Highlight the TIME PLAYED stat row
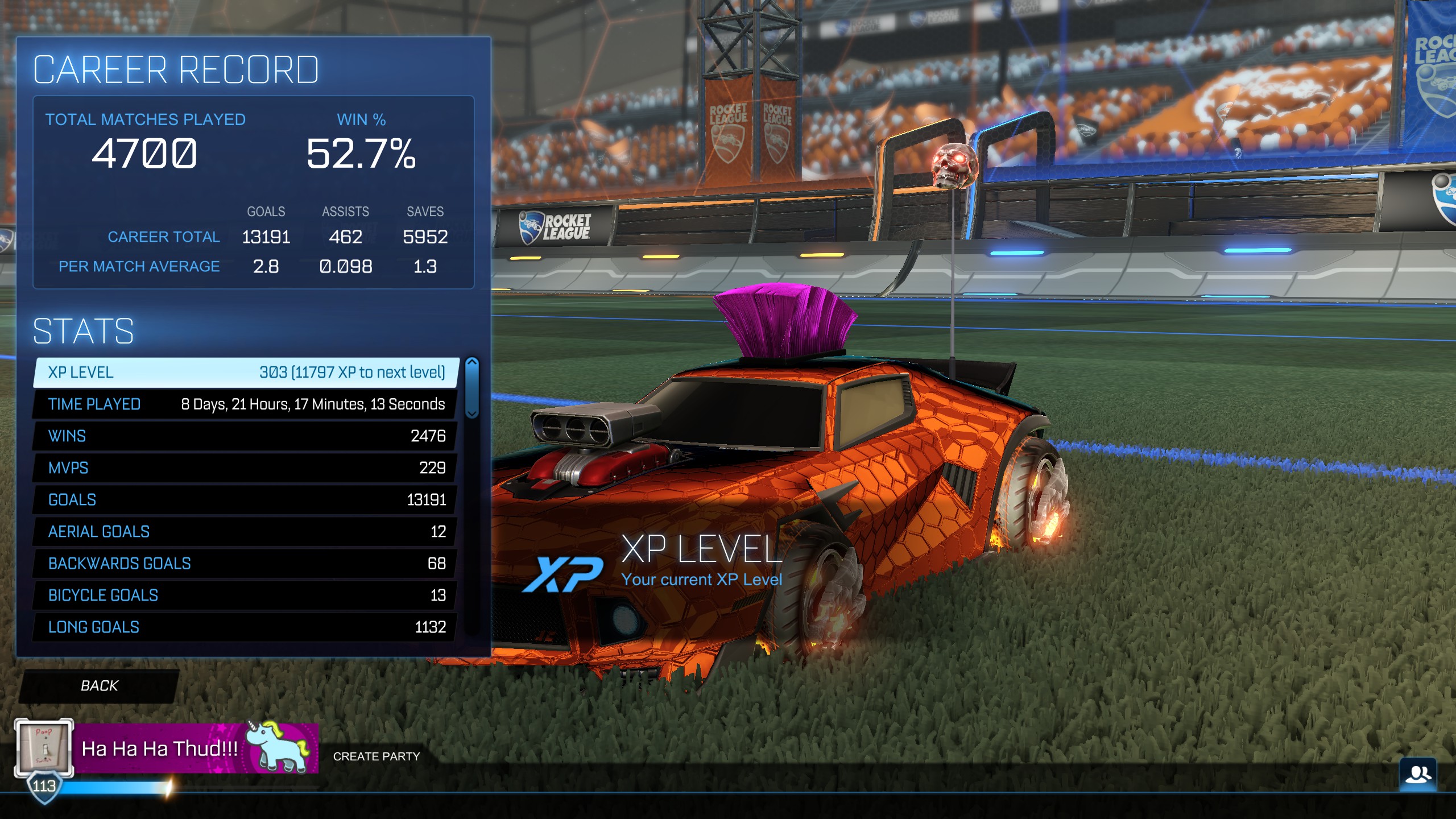 pos(246,404)
